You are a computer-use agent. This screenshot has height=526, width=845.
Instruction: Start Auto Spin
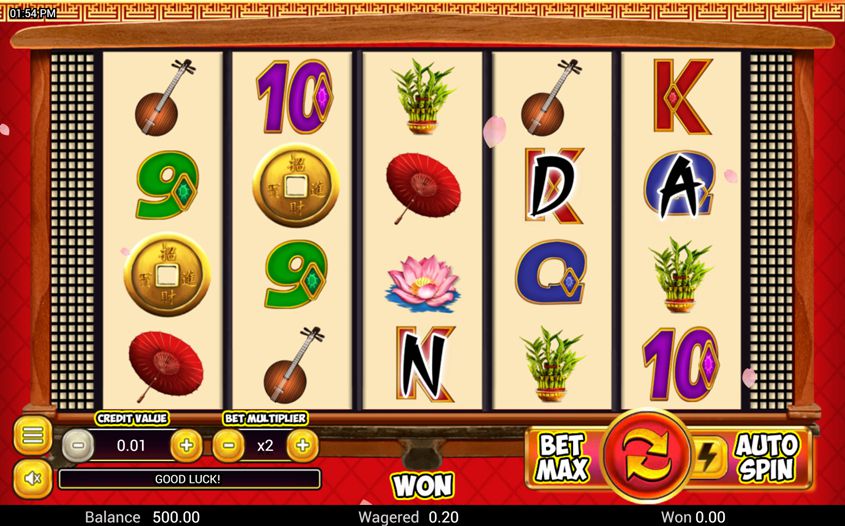tap(768, 457)
